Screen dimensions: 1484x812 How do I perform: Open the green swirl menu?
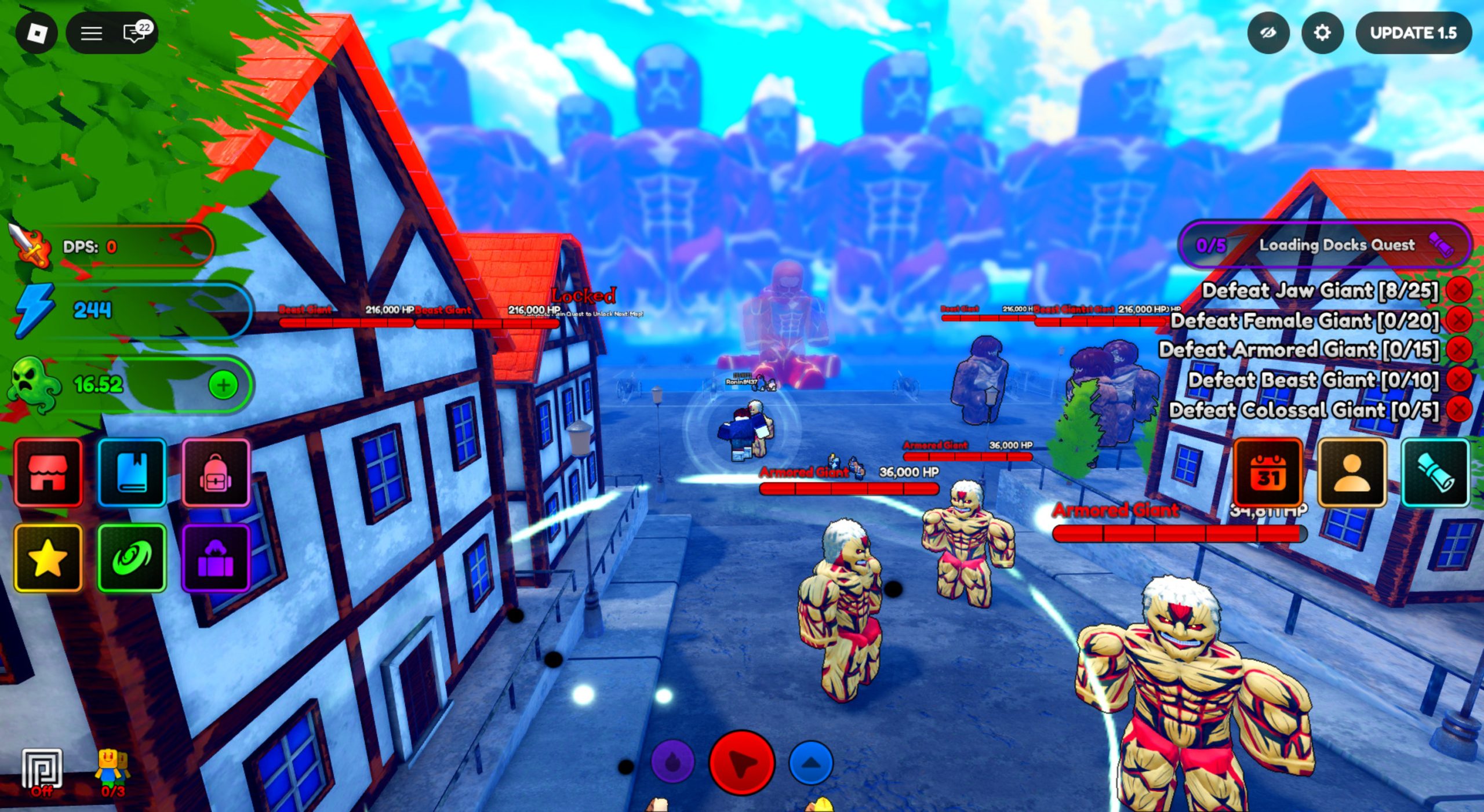tap(132, 558)
